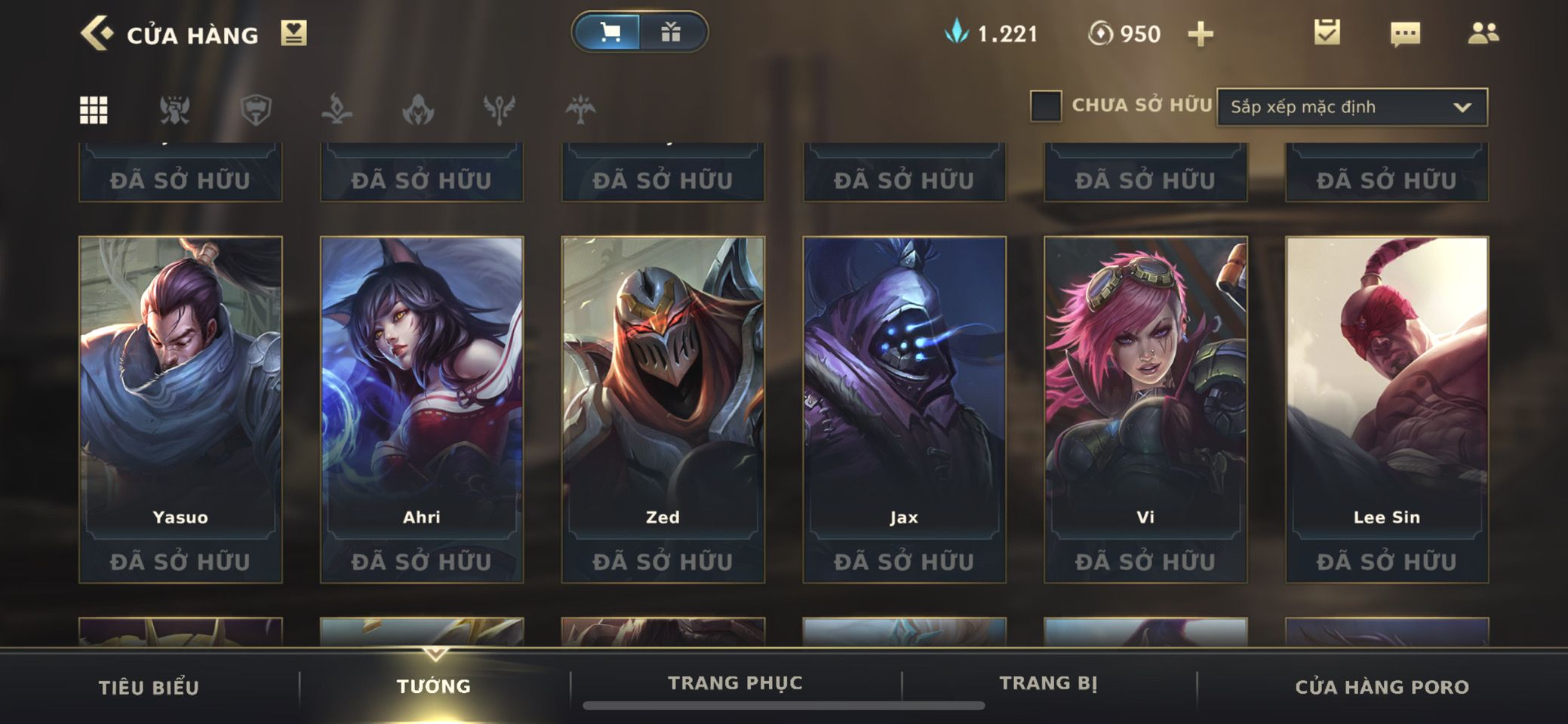Screen dimensions: 1568x724
Task: Switch to the shopping cart view
Action: point(610,32)
